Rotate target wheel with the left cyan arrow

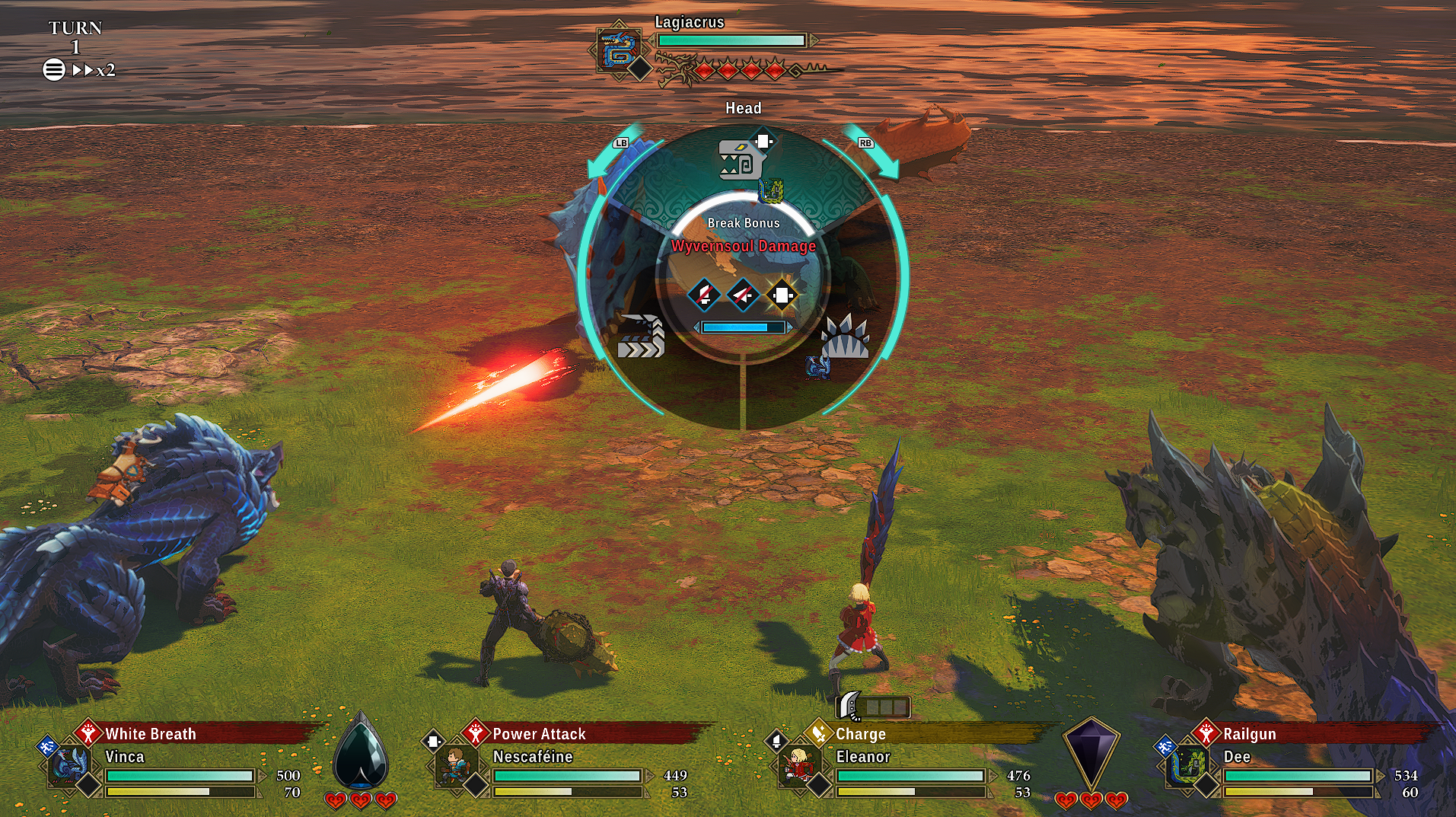tap(613, 153)
